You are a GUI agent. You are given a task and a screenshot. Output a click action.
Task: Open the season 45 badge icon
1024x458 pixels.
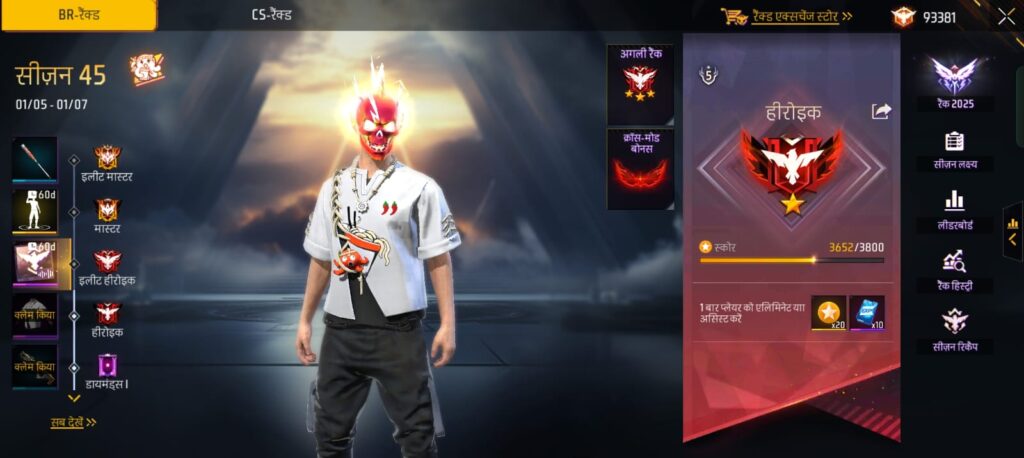(147, 69)
